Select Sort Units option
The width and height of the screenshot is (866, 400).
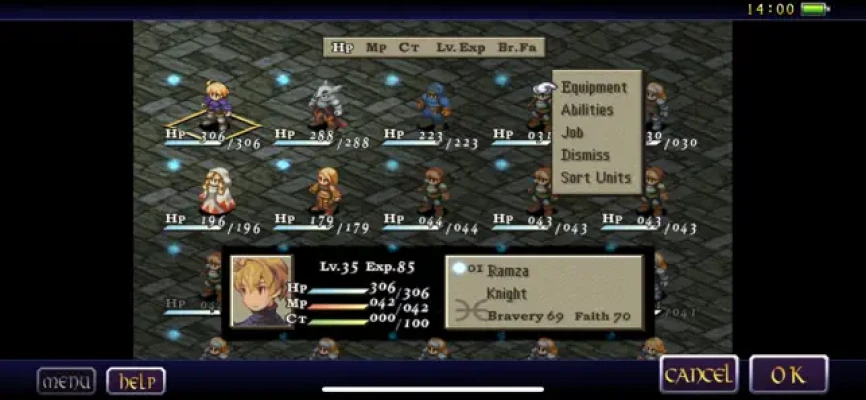click(x=596, y=178)
